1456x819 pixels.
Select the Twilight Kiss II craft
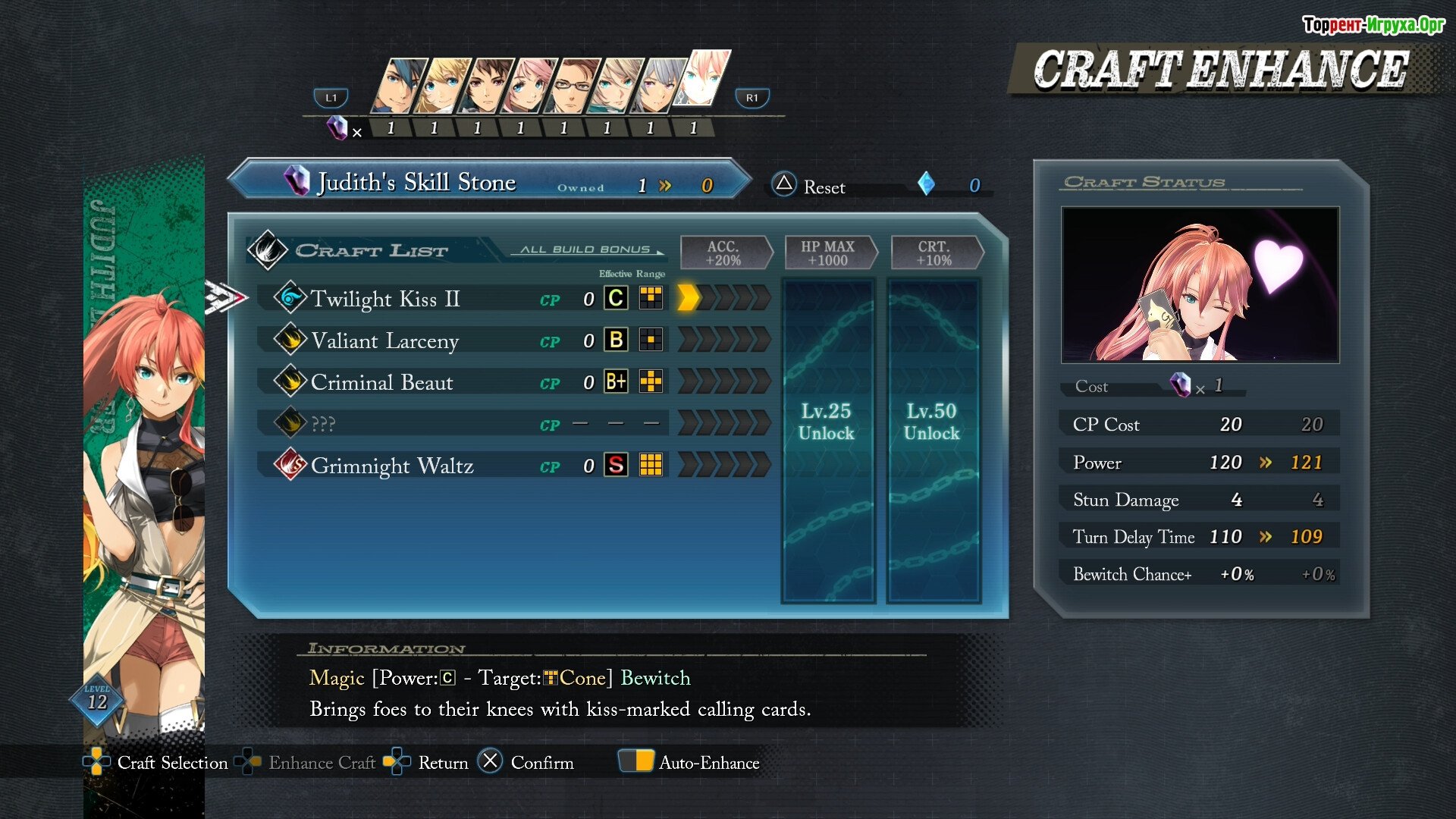[385, 299]
